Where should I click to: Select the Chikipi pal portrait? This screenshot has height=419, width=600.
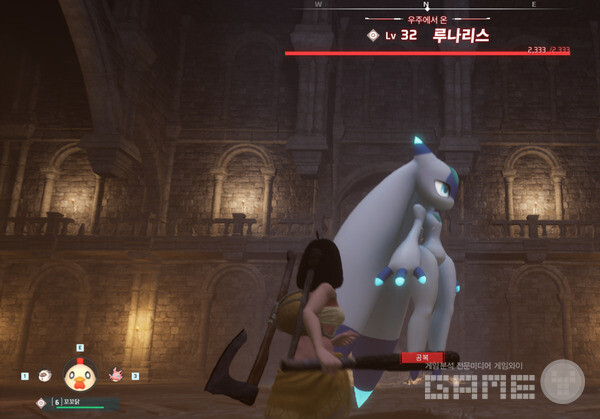tap(79, 375)
